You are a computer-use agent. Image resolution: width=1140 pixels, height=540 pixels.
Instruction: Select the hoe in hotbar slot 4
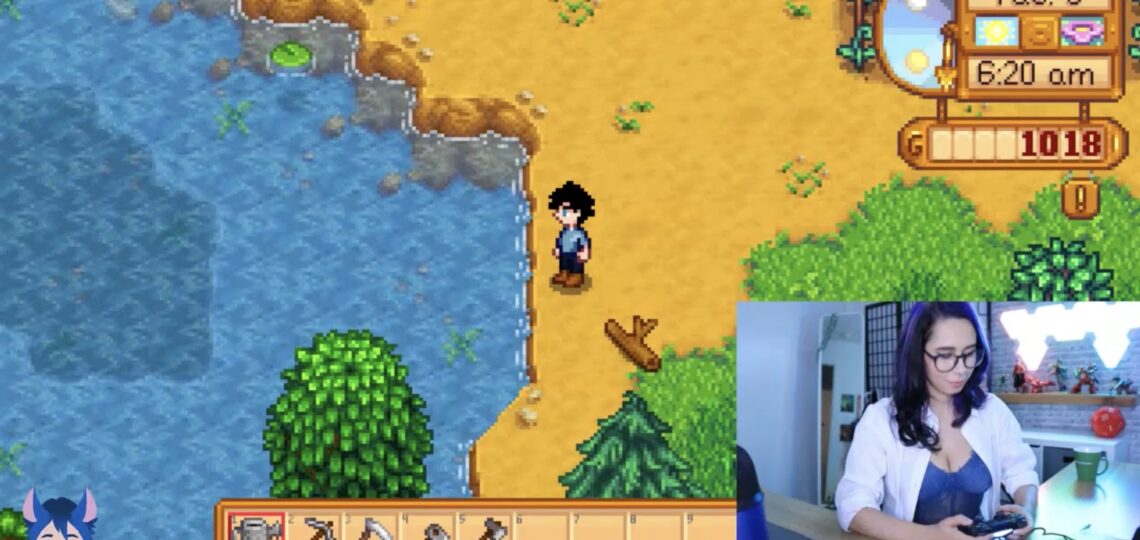coord(432,528)
